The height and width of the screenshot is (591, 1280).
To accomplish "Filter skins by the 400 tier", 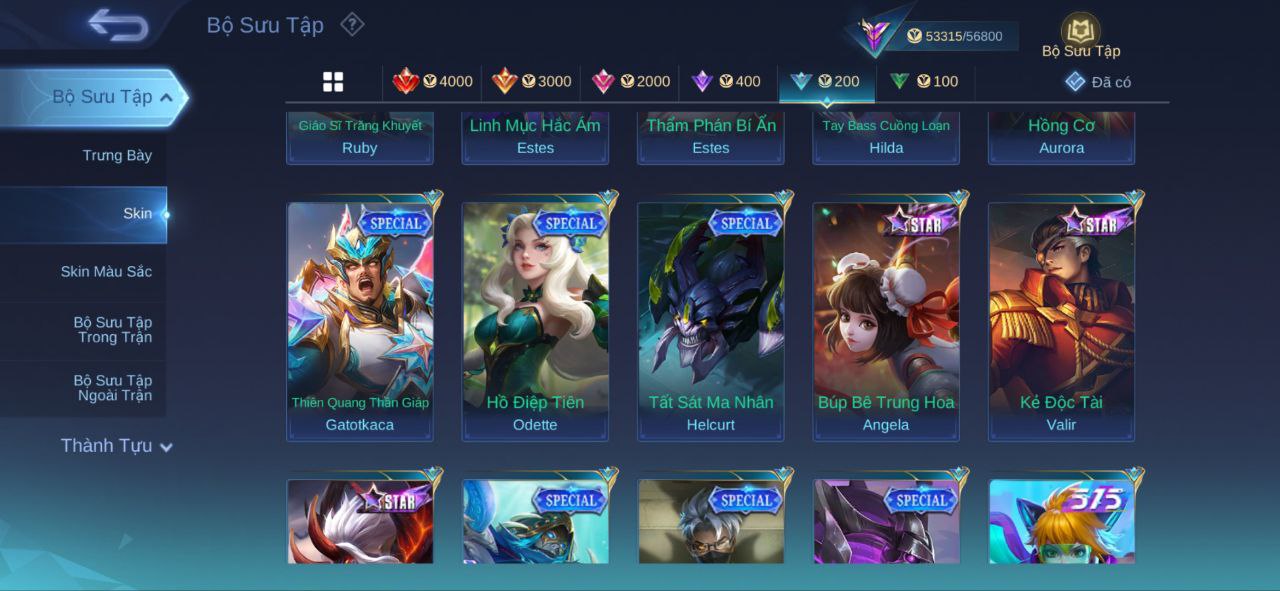I will (x=727, y=82).
